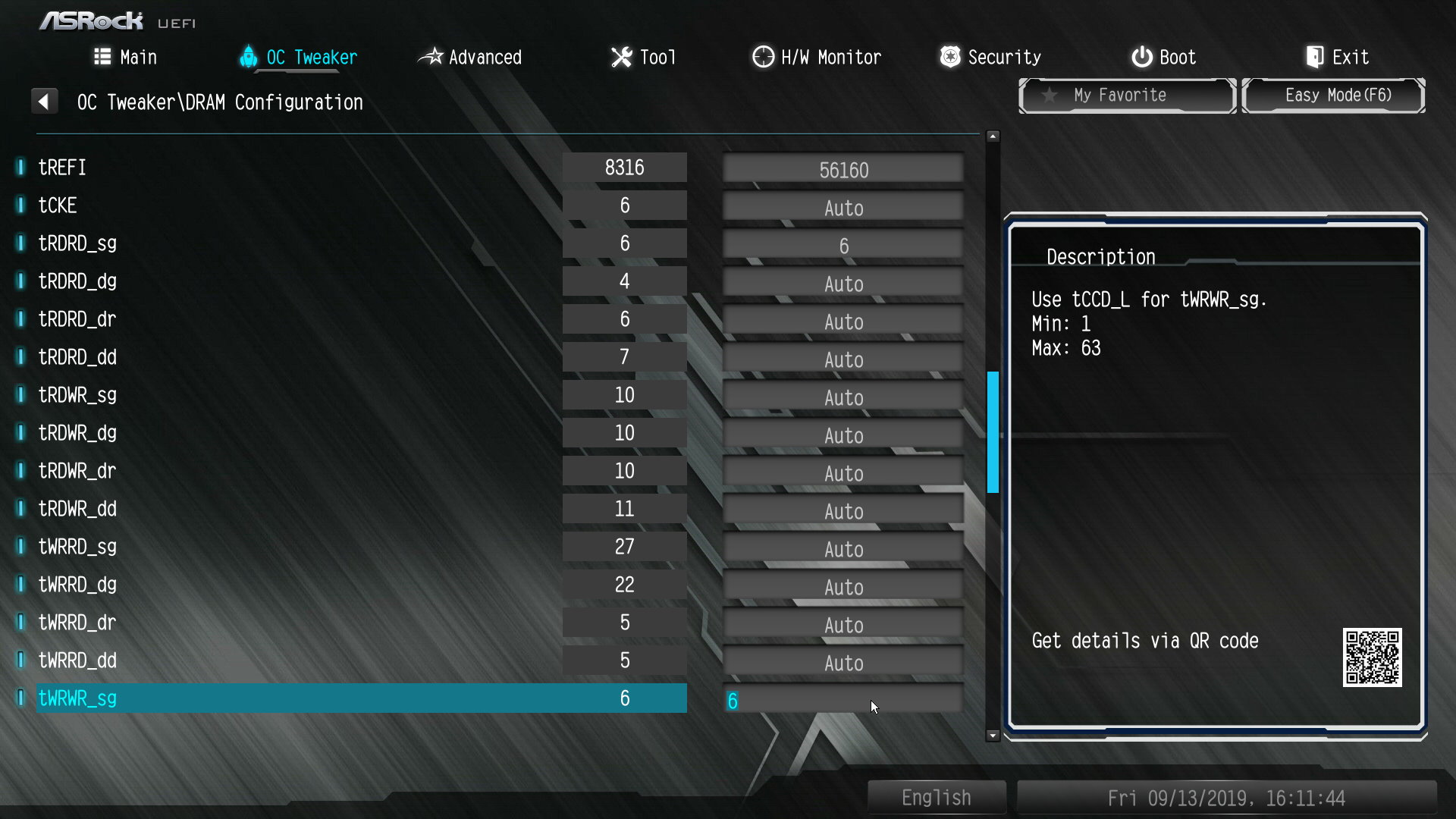Image resolution: width=1456 pixels, height=819 pixels.
Task: Switch to the Main tab
Action: (x=126, y=58)
